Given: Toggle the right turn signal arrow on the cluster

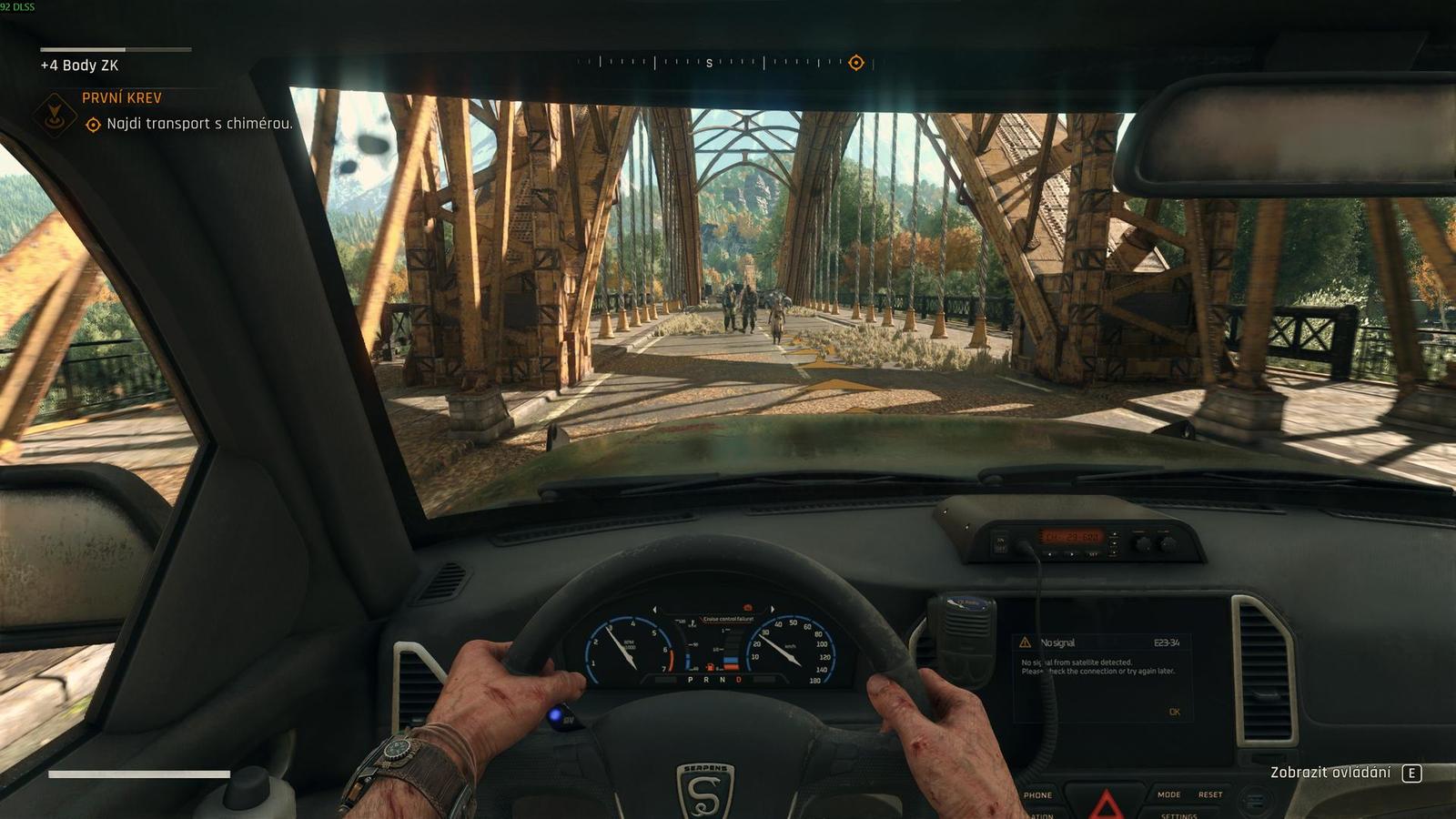Looking at the screenshot, I should [773, 608].
